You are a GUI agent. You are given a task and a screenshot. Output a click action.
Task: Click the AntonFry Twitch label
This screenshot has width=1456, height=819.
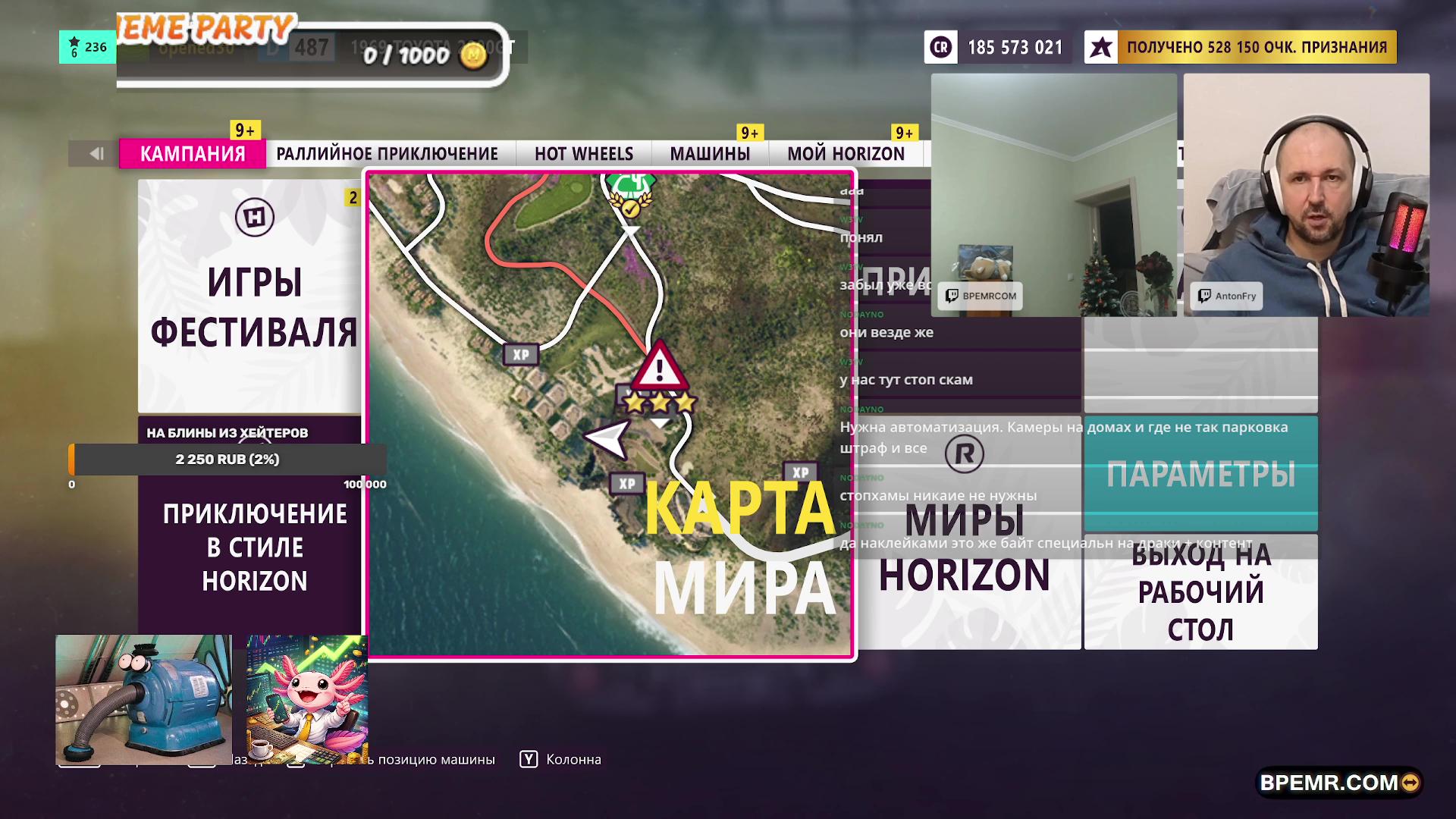tap(1227, 297)
